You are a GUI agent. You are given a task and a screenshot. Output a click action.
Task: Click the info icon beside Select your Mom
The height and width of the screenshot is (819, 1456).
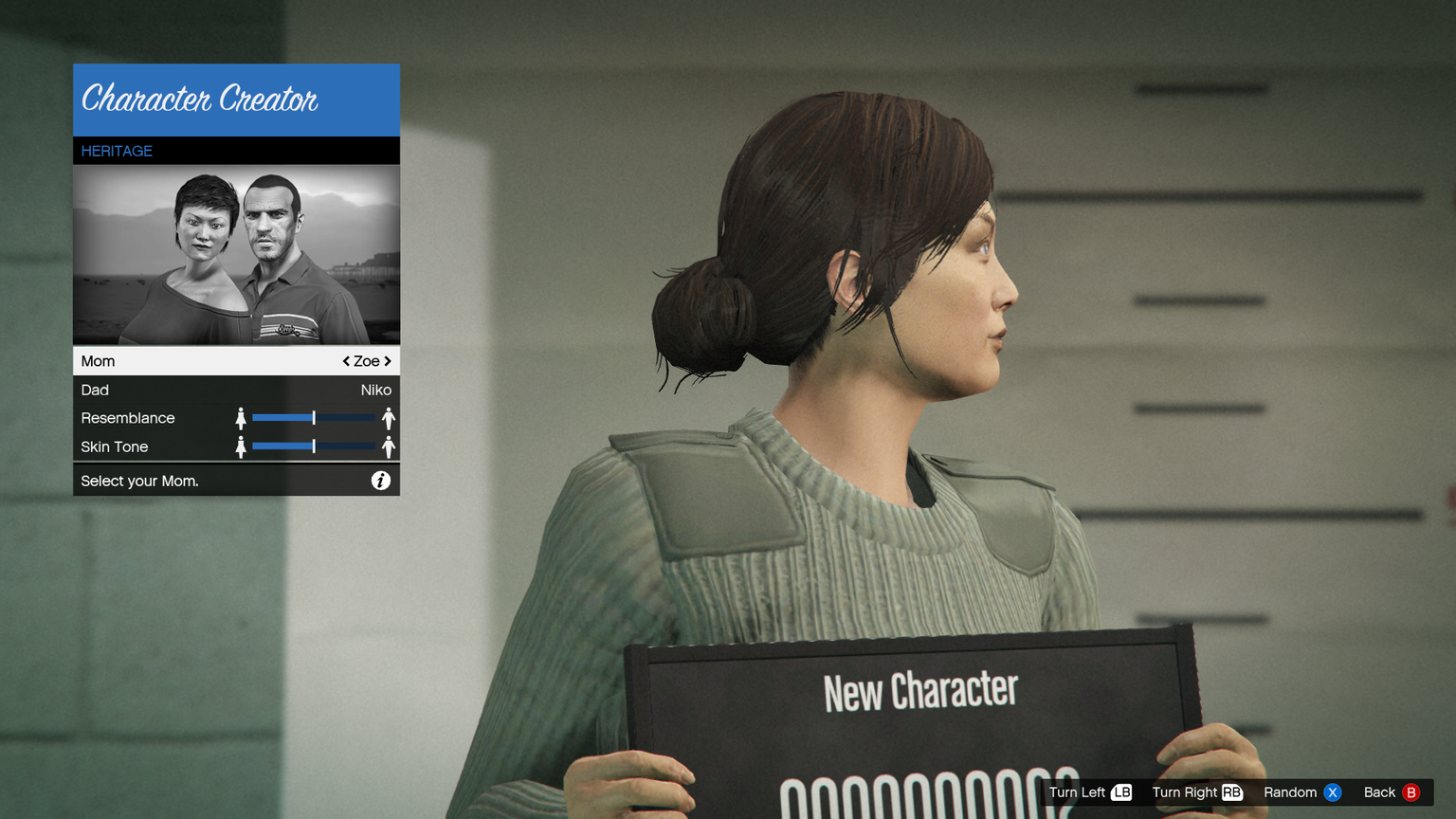(380, 481)
